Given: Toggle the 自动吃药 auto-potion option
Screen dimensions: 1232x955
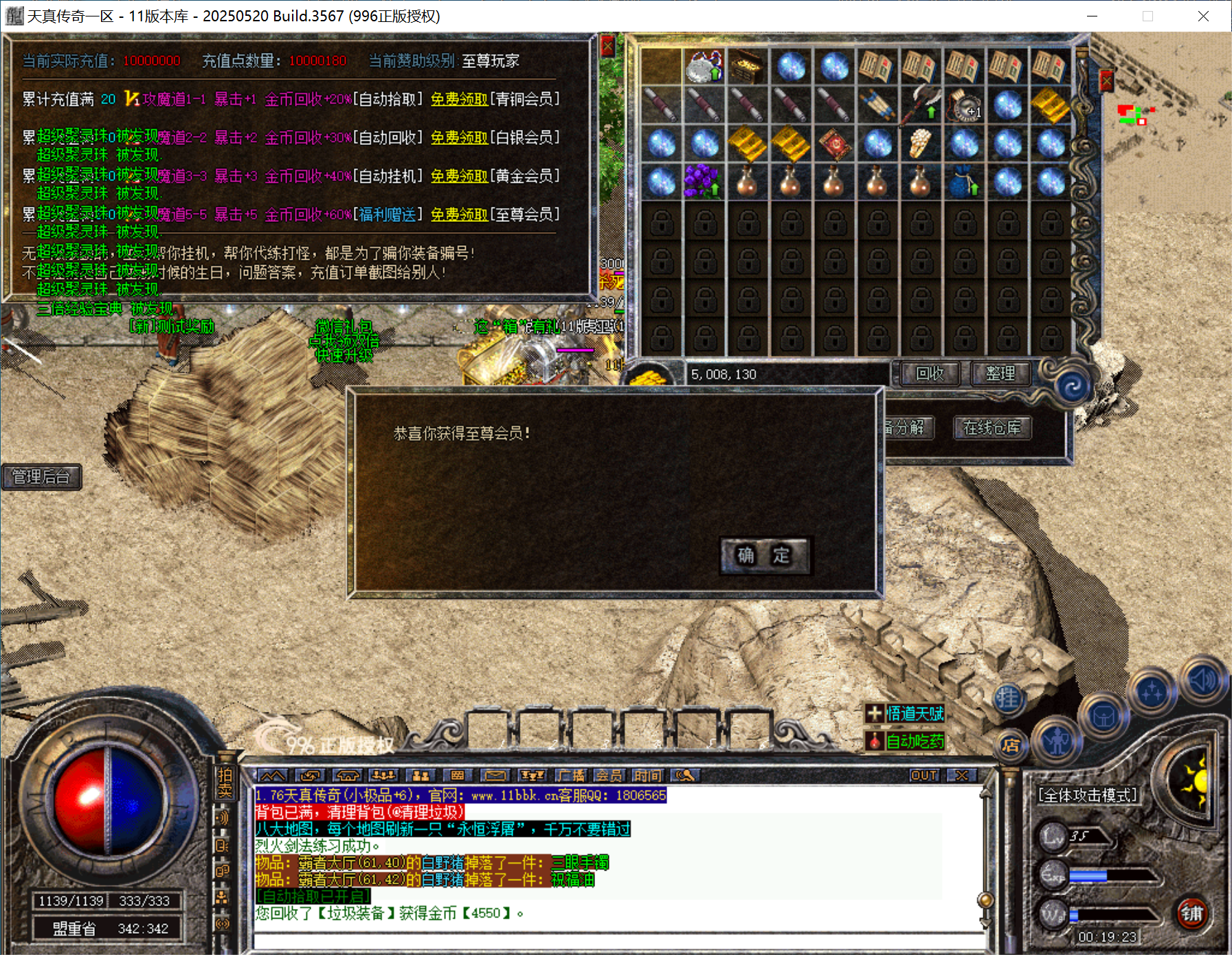Looking at the screenshot, I should coord(906,741).
